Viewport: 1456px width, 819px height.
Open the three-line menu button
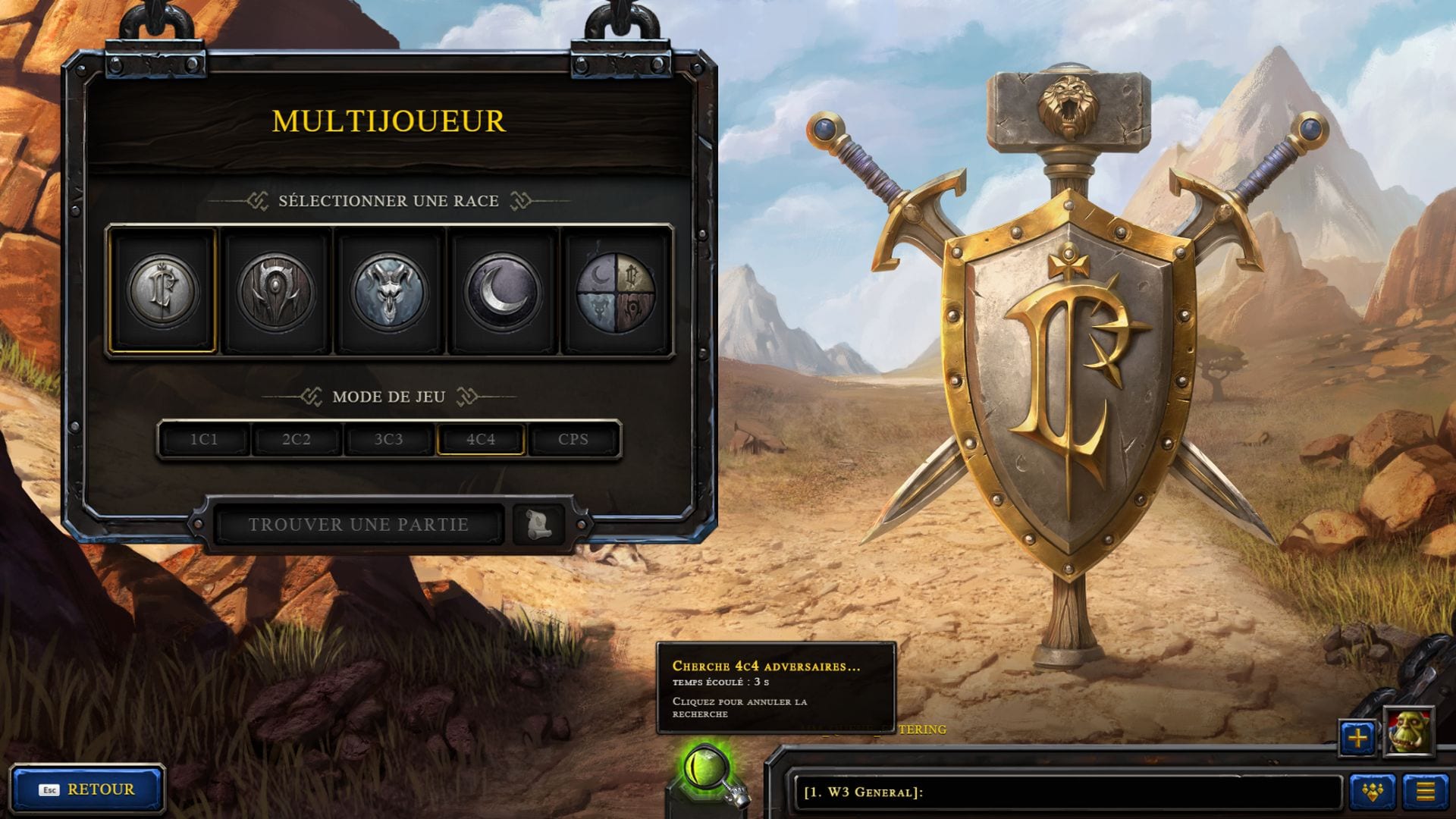point(1426,792)
